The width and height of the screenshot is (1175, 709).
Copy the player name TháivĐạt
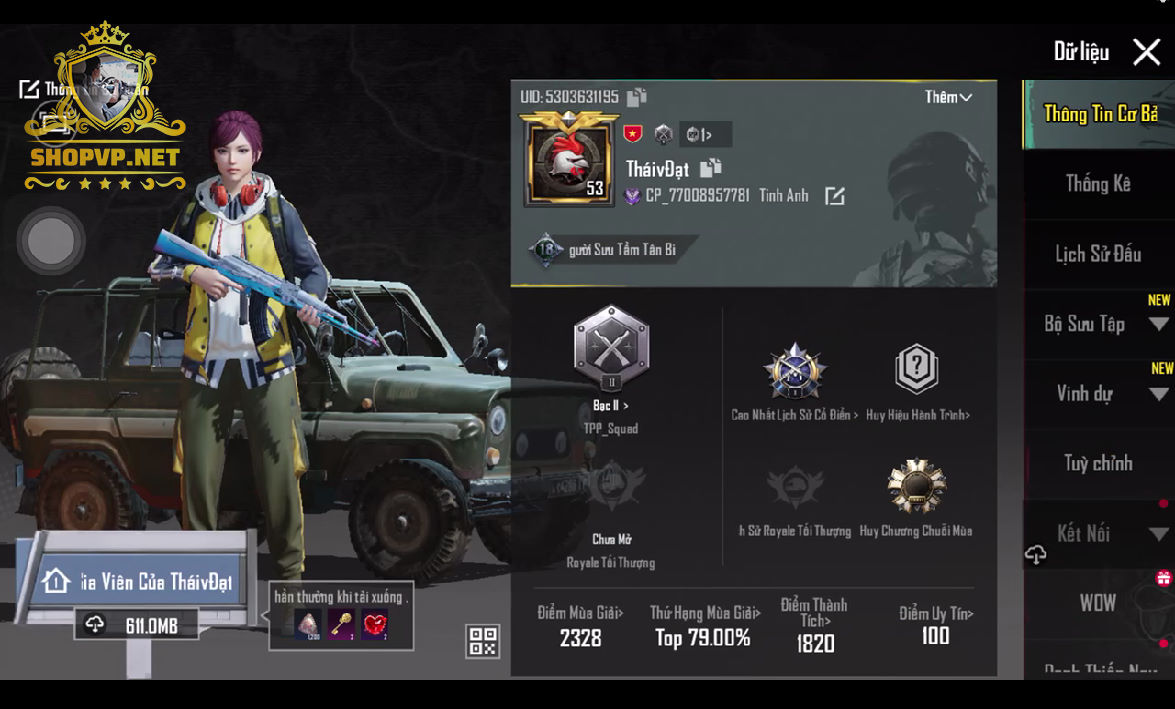(710, 168)
